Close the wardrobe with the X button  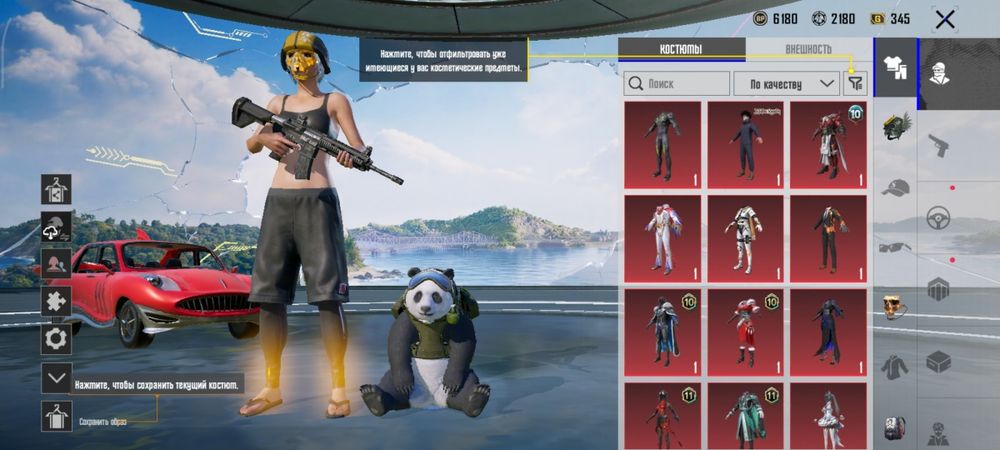[x=944, y=19]
